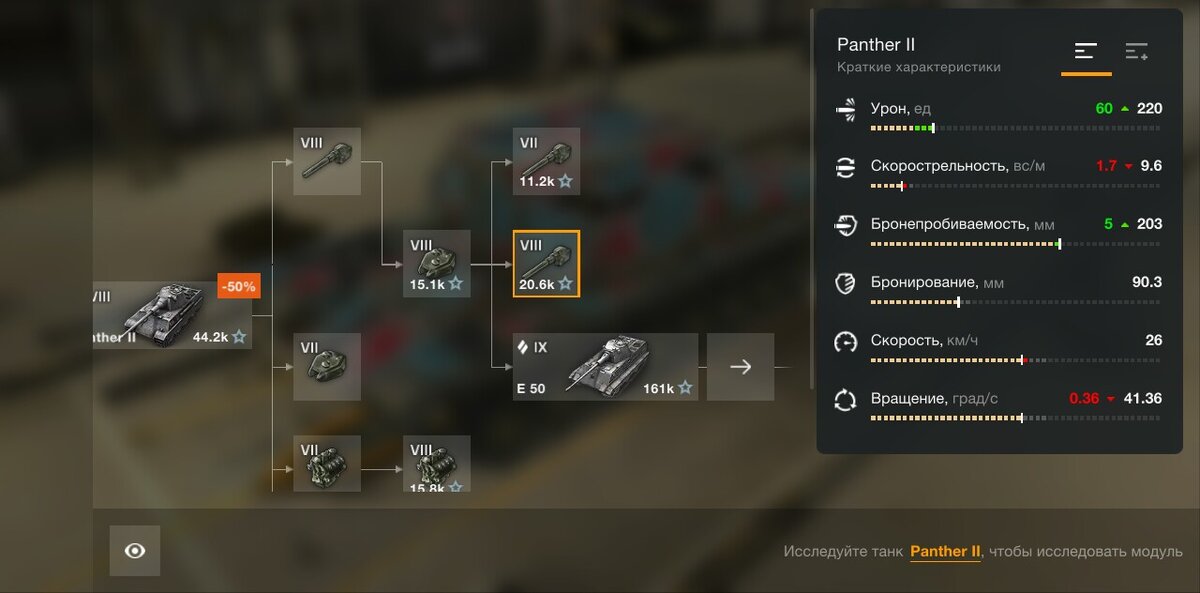The height and width of the screenshot is (593, 1200).
Task: Open the E 50 tier IX tank
Action: (605, 366)
